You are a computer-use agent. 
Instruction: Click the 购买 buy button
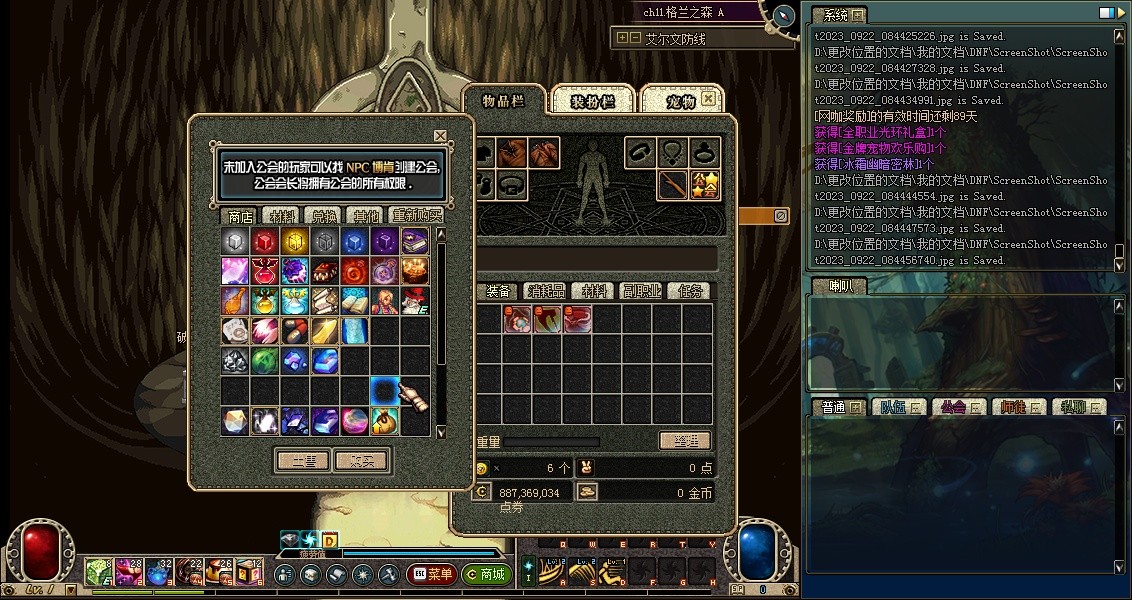[361, 461]
